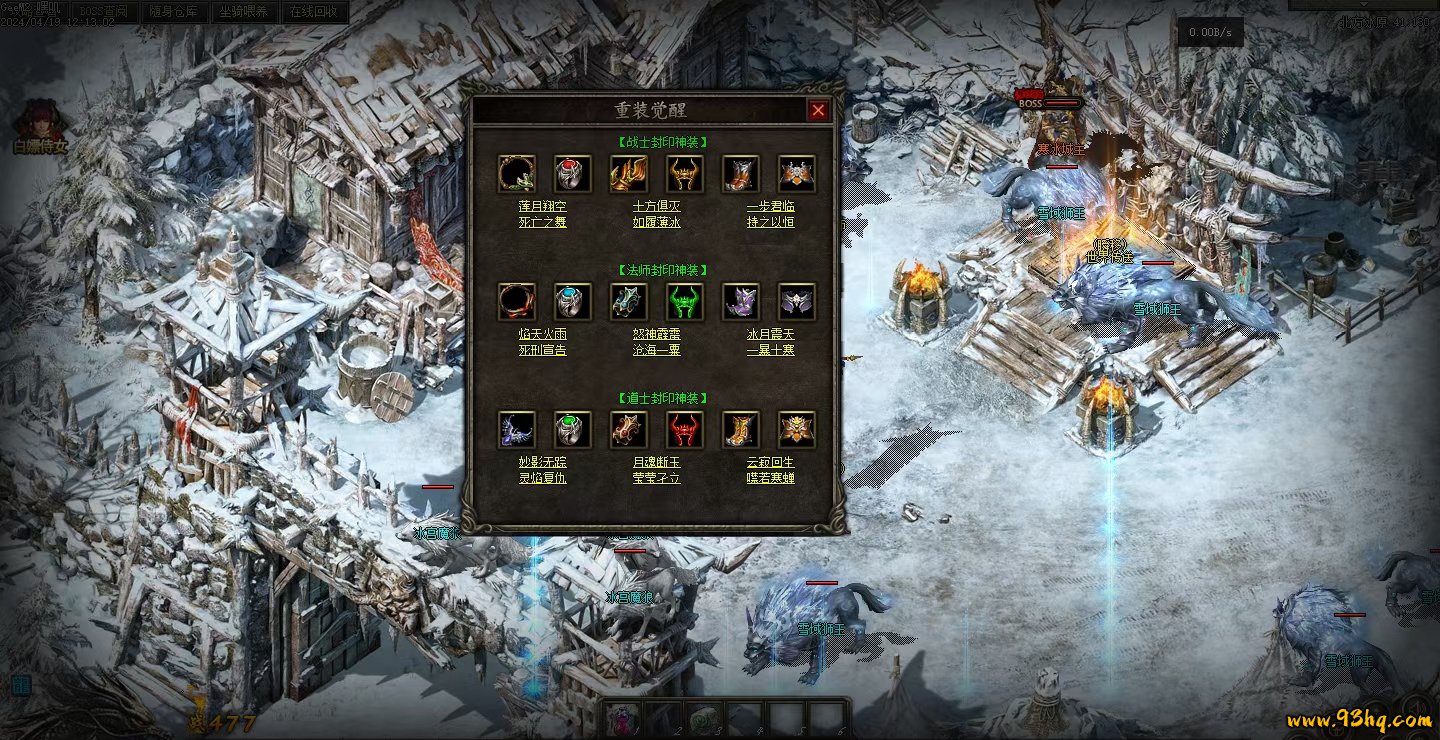Open the BOSS查阅 lookup menu
The width and height of the screenshot is (1440, 740).
[104, 12]
